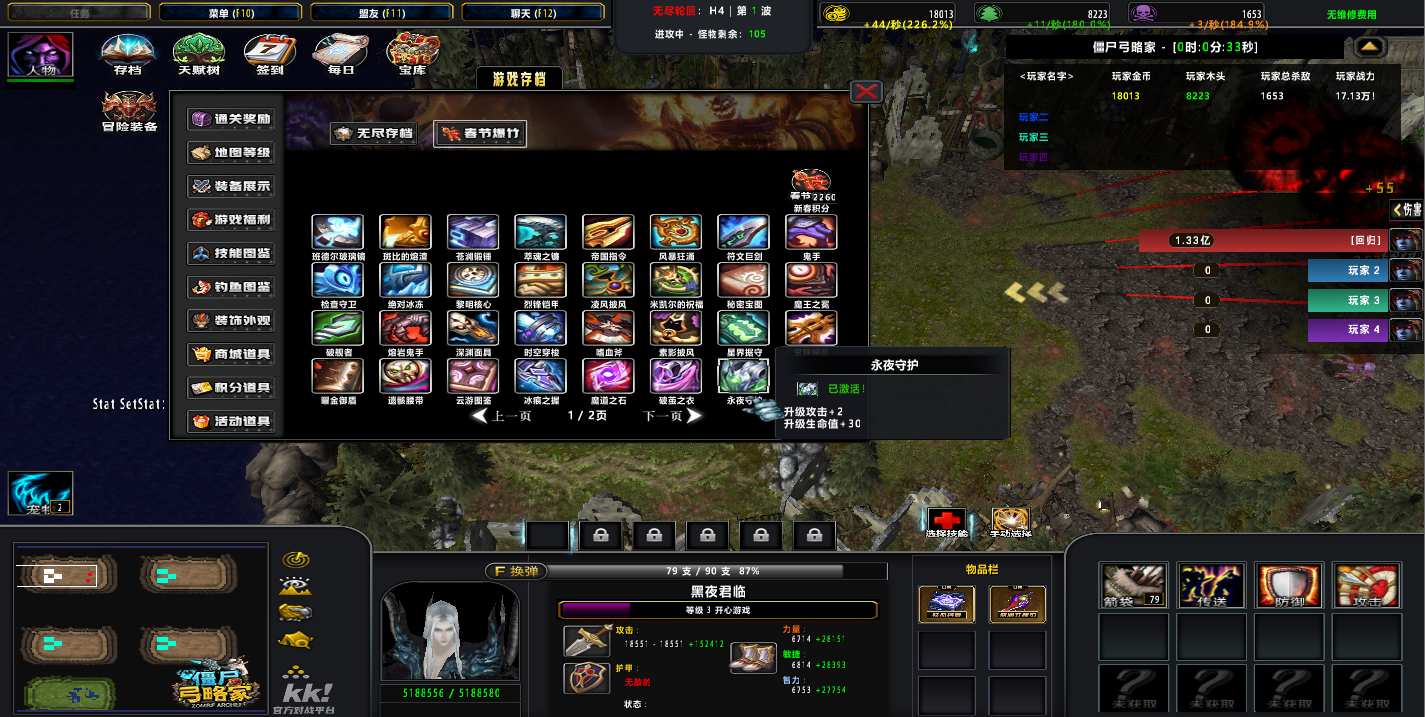Image resolution: width=1425 pixels, height=717 pixels.
Task: Click the minimap in the corner
Action: 141,628
